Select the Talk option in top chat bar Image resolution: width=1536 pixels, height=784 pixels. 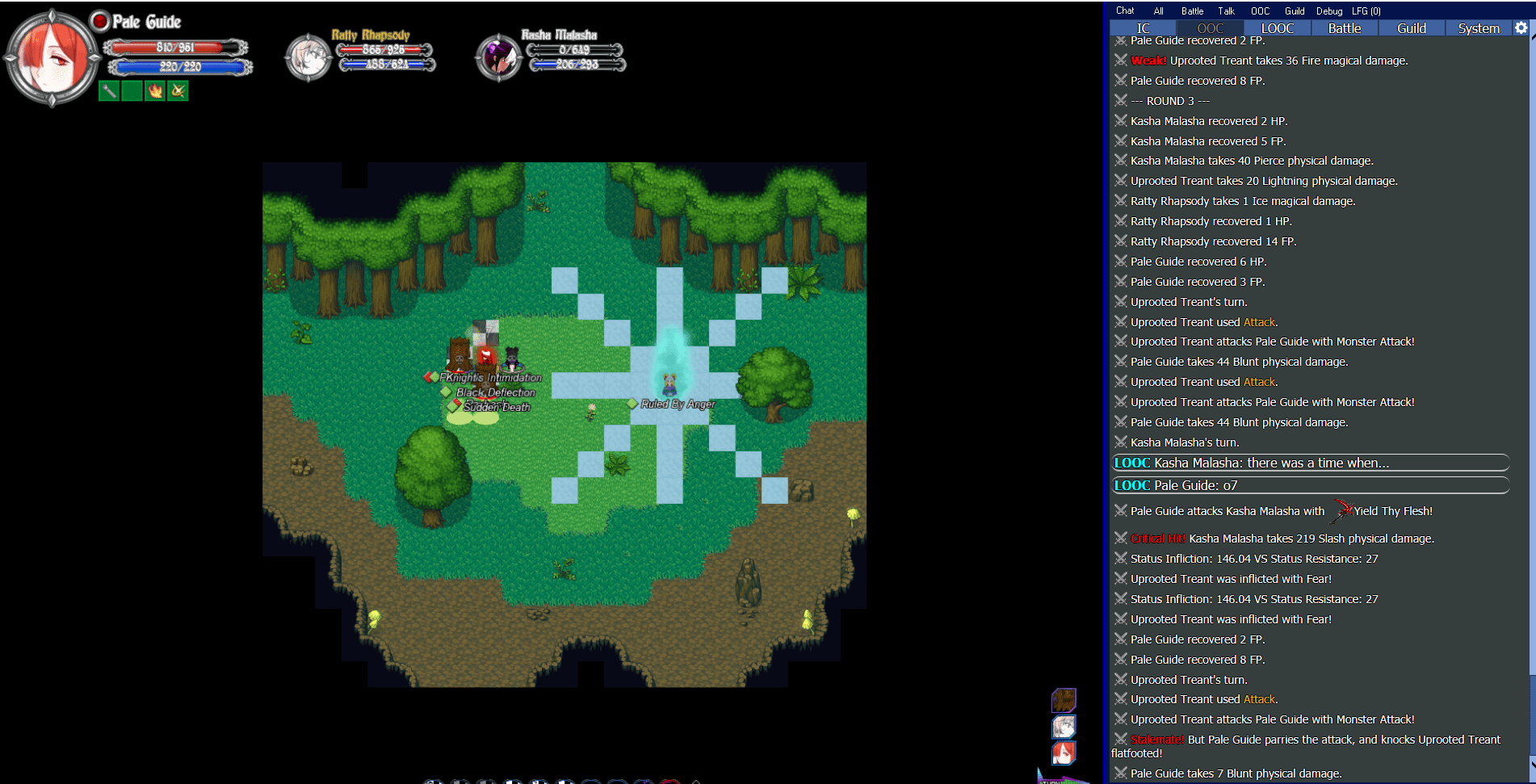[1226, 11]
